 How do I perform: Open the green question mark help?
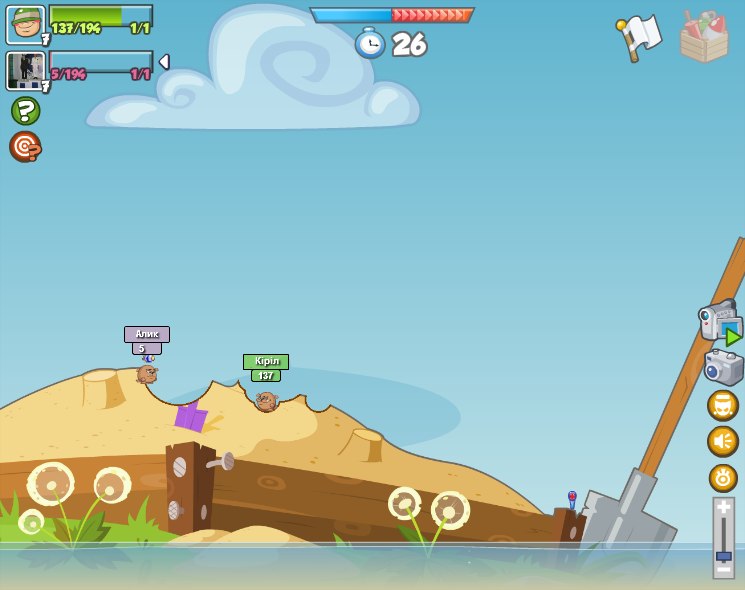tap(25, 110)
